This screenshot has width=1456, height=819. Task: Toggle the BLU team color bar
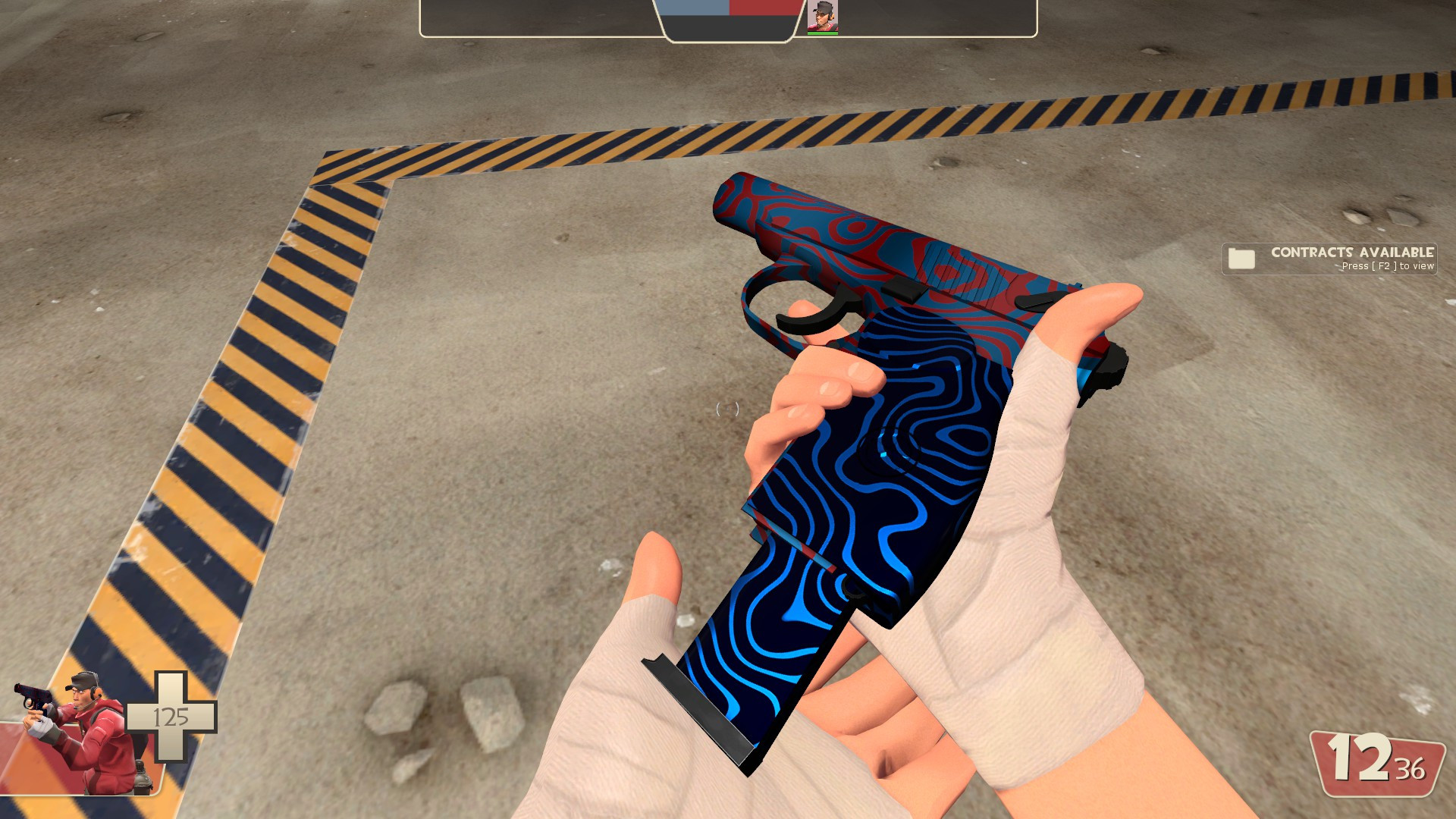694,8
